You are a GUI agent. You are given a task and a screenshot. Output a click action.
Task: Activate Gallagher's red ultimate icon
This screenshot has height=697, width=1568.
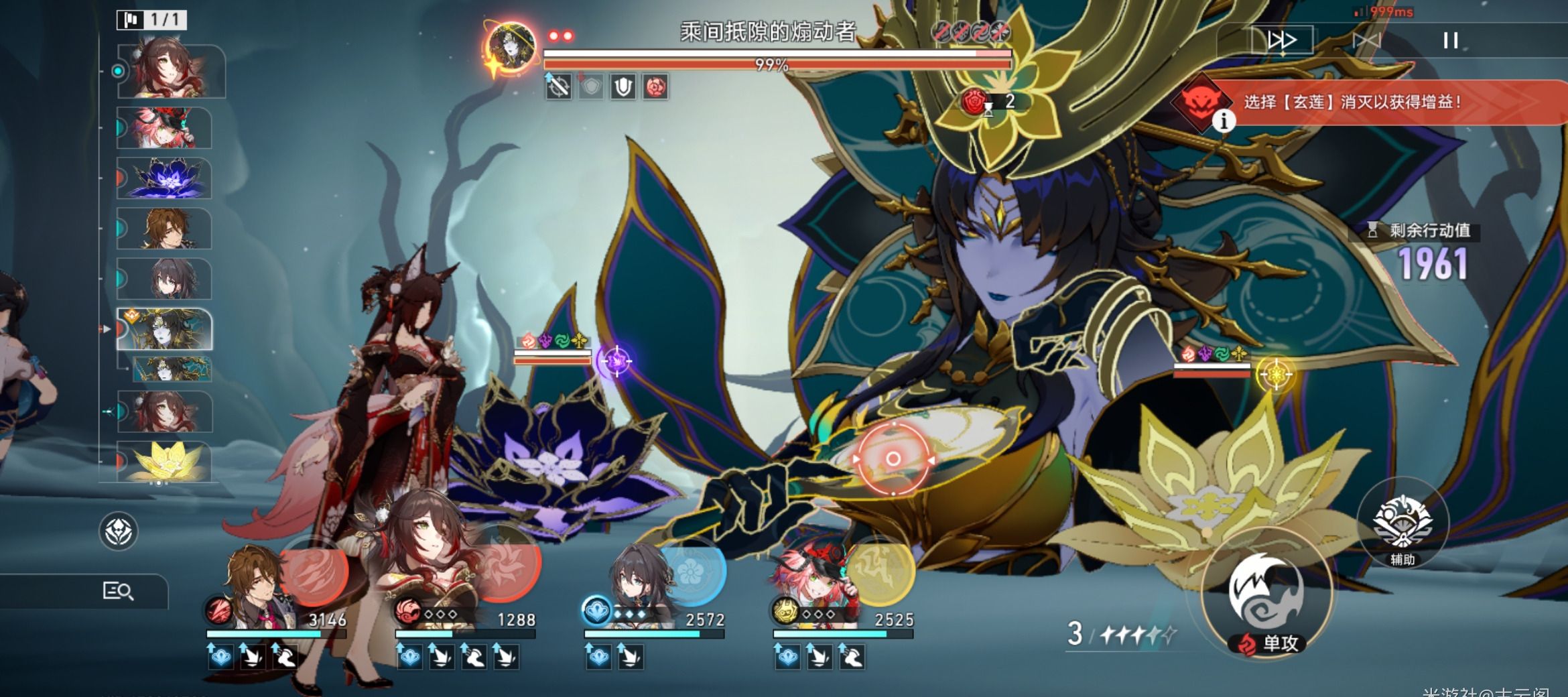314,572
